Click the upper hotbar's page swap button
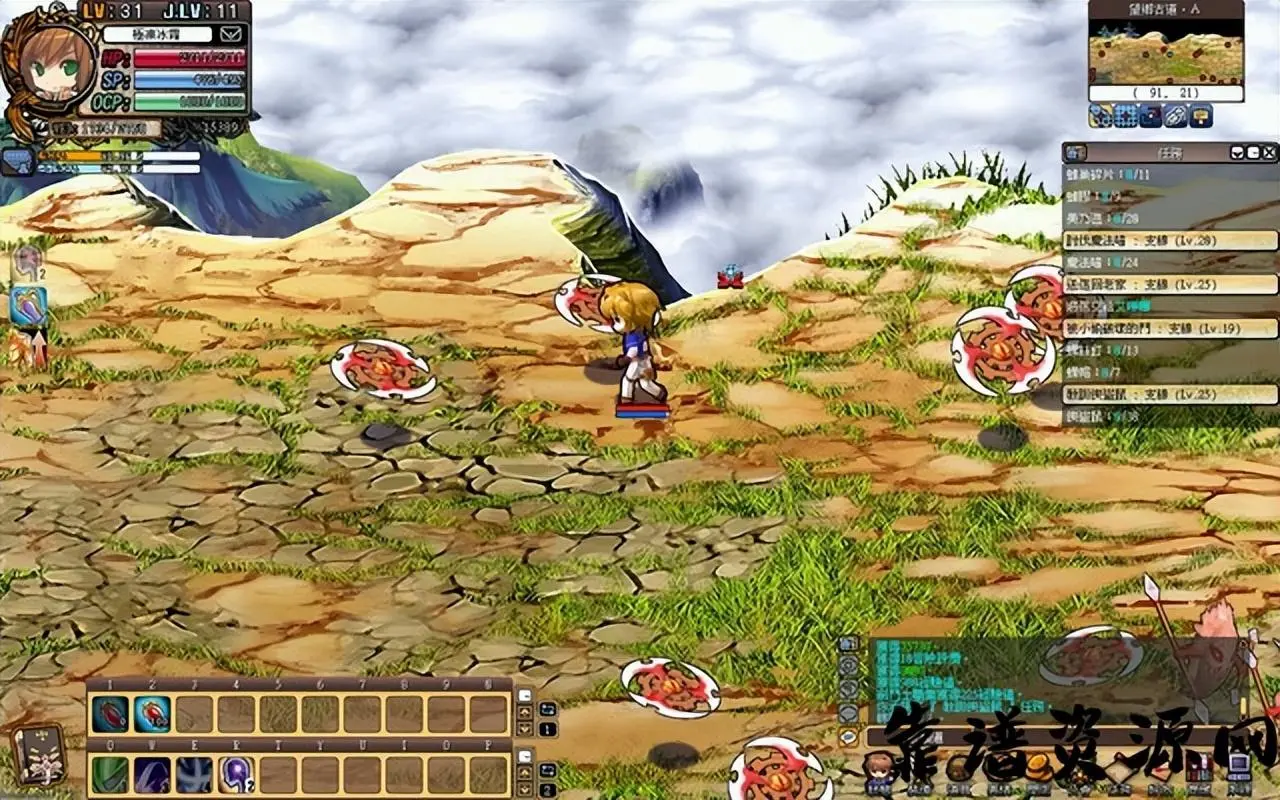 pyautogui.click(x=548, y=708)
